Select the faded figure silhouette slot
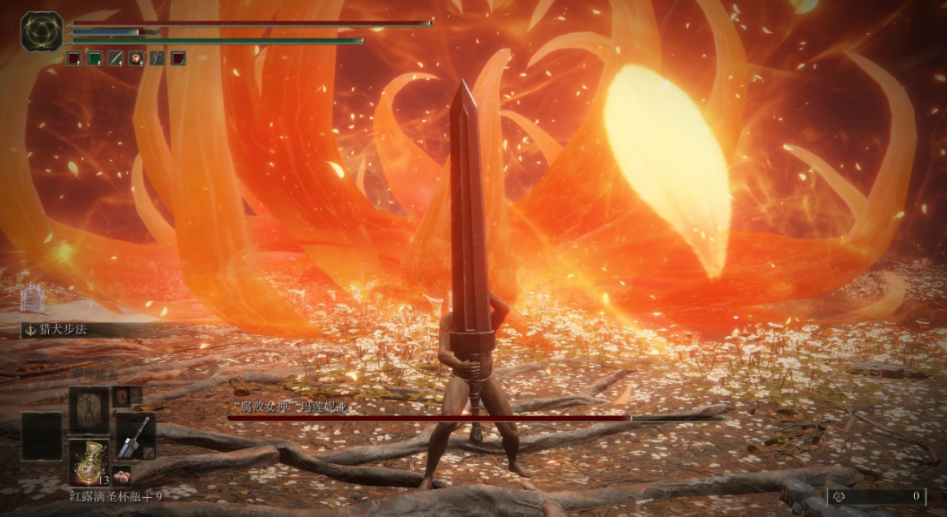 tap(88, 410)
